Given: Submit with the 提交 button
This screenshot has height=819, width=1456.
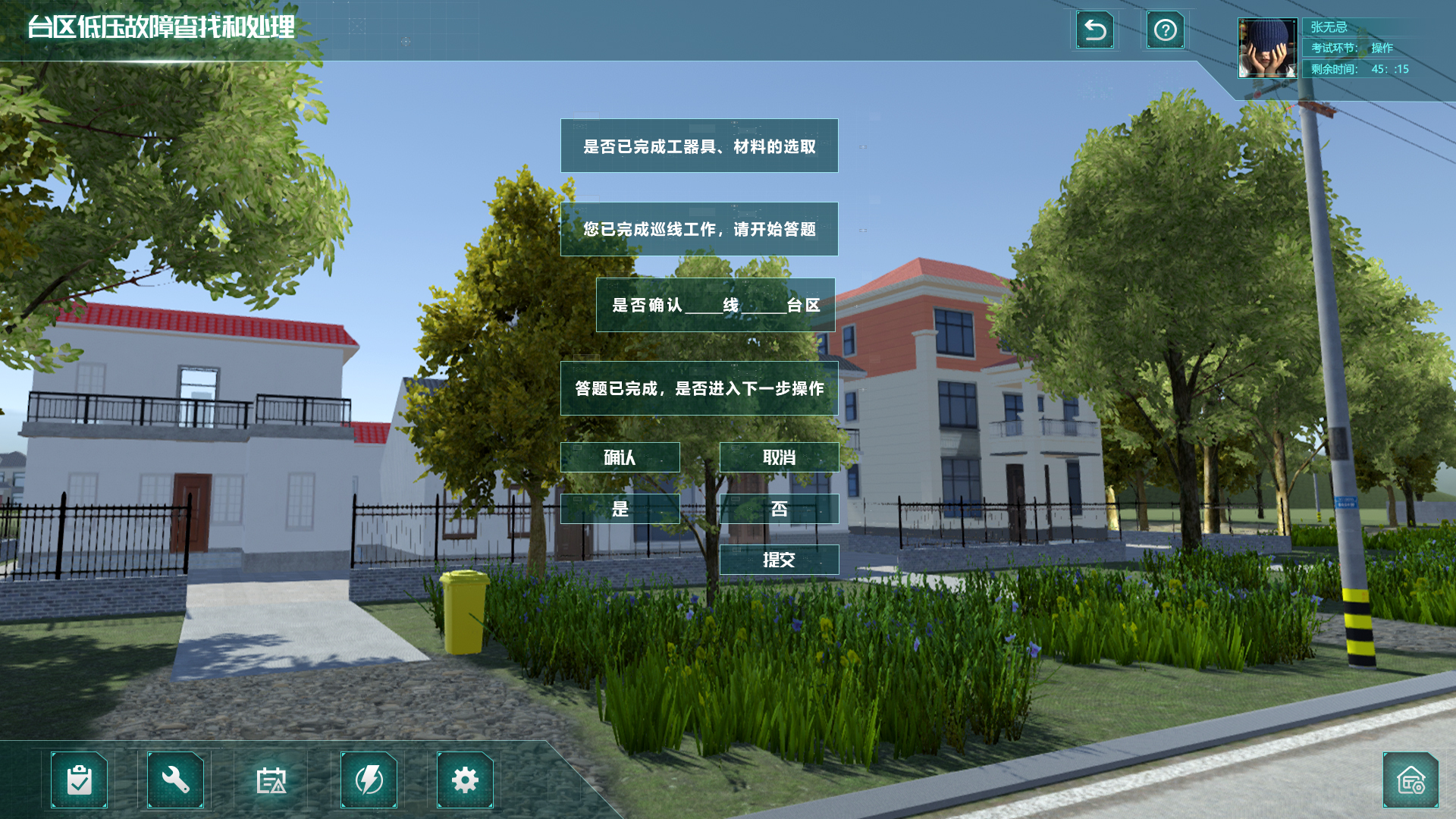Looking at the screenshot, I should coord(779,560).
